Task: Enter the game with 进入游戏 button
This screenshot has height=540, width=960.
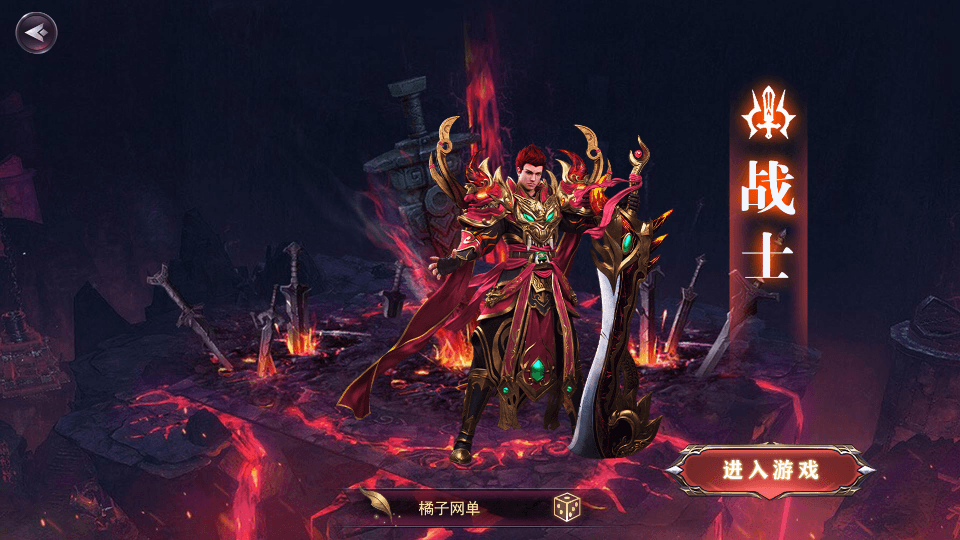Action: 770,470
